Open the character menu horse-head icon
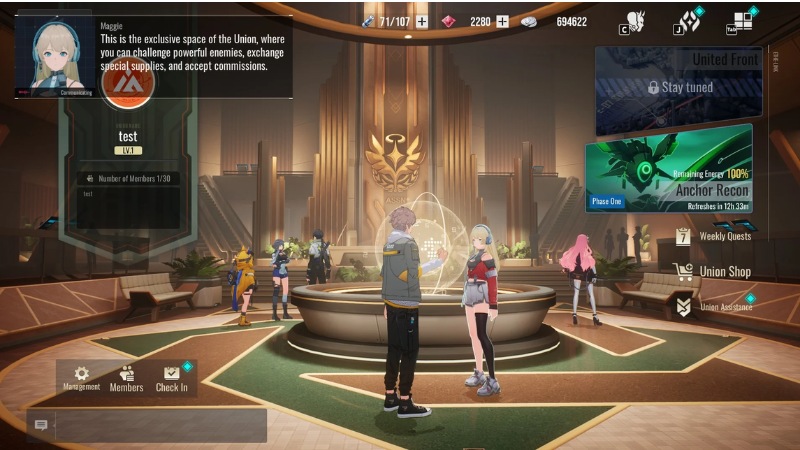 point(635,21)
